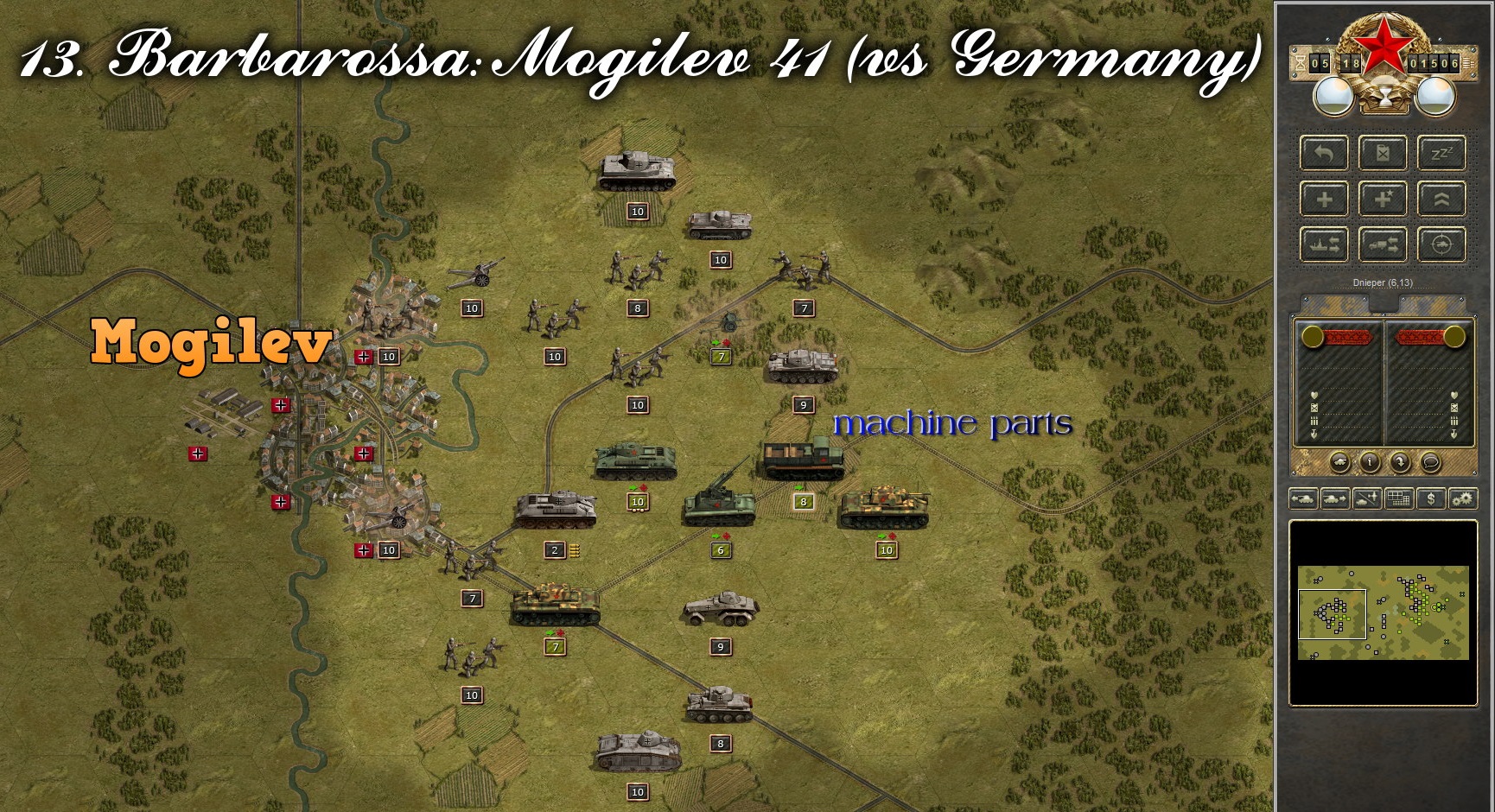
Task: Open the chat message bubble
Action: [x=1431, y=462]
